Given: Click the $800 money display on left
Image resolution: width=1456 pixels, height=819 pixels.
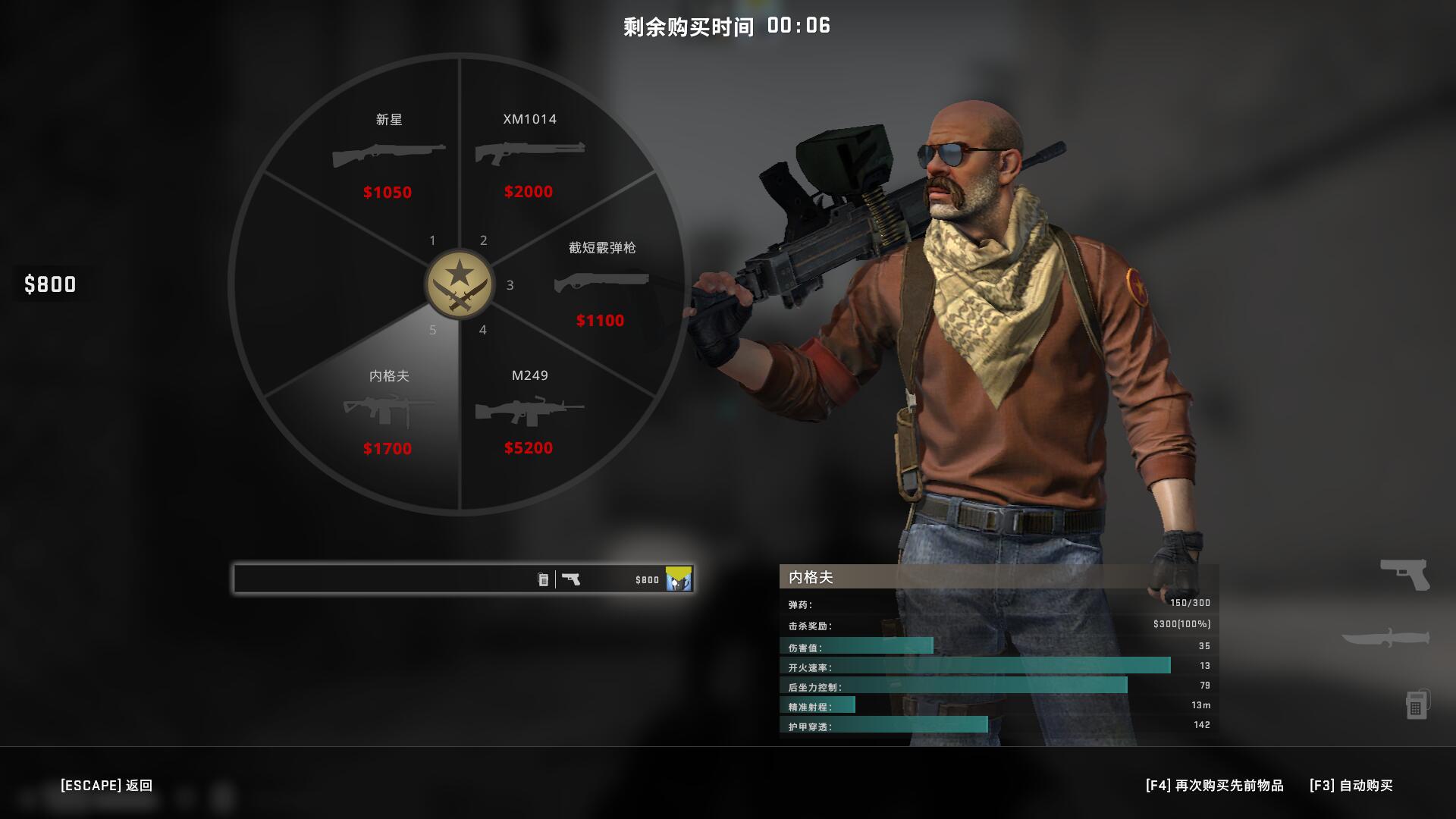Looking at the screenshot, I should (50, 285).
